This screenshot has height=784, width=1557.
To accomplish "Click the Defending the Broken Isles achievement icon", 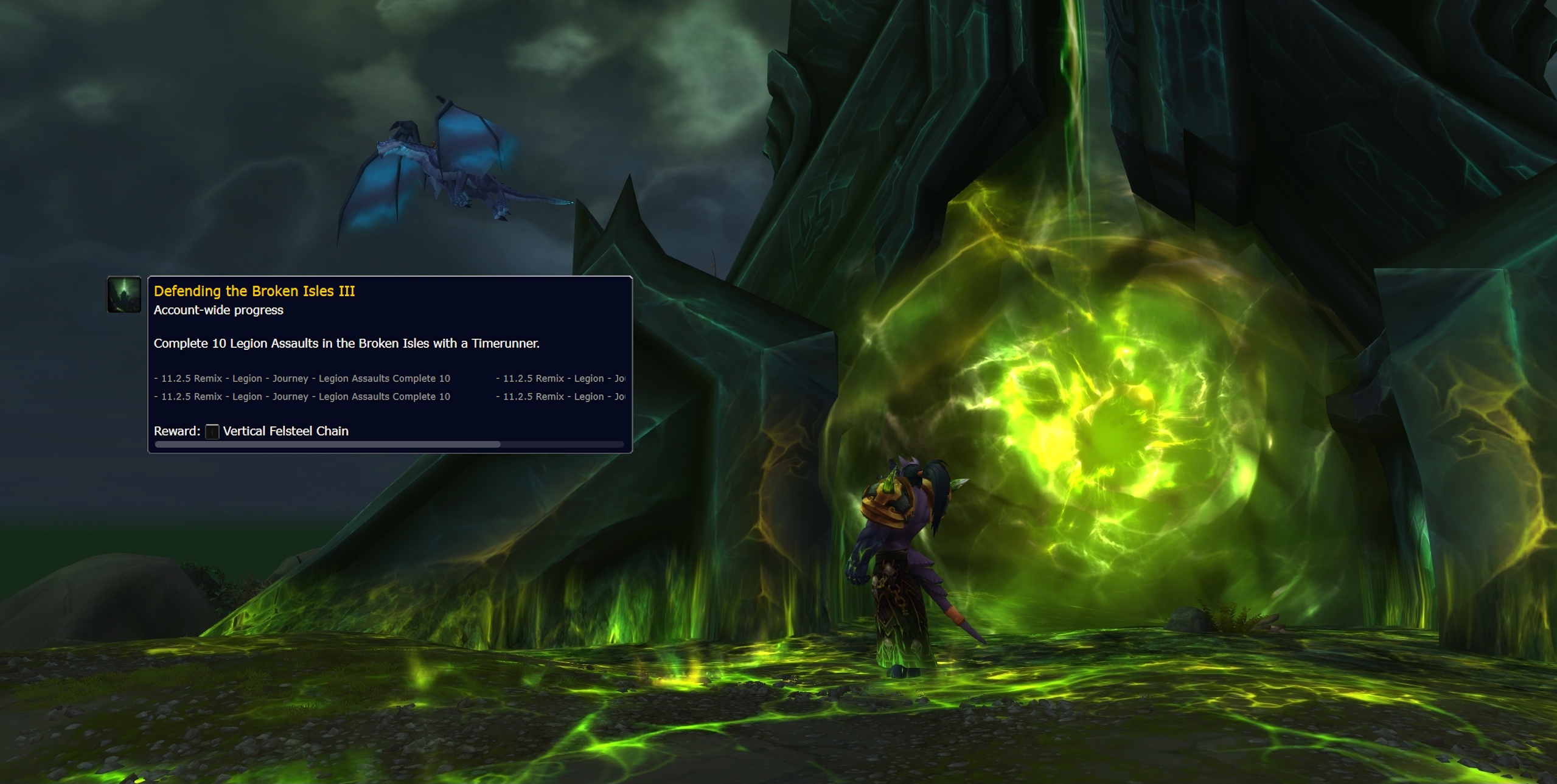I will click(124, 295).
